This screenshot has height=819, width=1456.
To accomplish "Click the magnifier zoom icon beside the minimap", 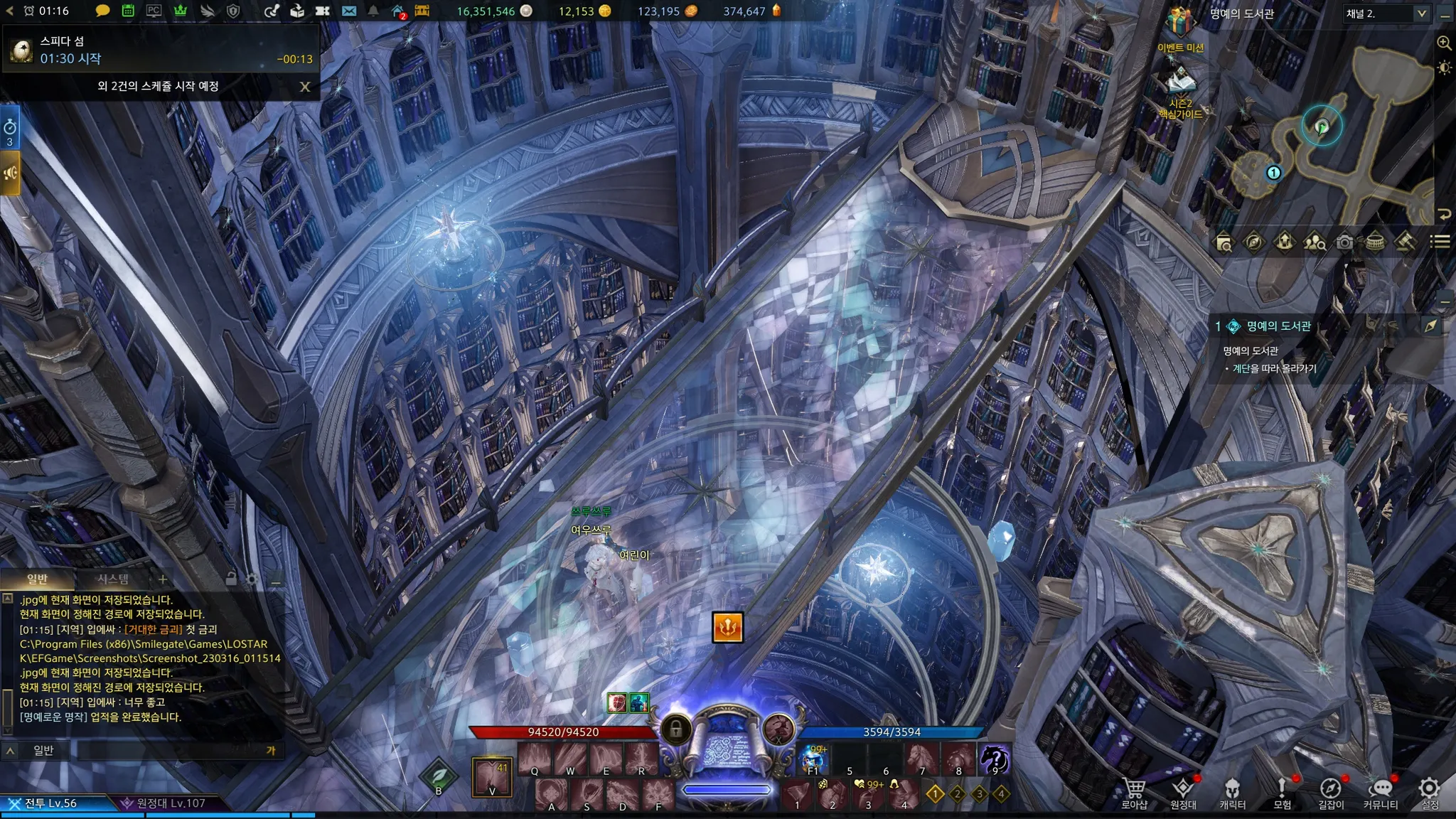I will [x=1444, y=43].
